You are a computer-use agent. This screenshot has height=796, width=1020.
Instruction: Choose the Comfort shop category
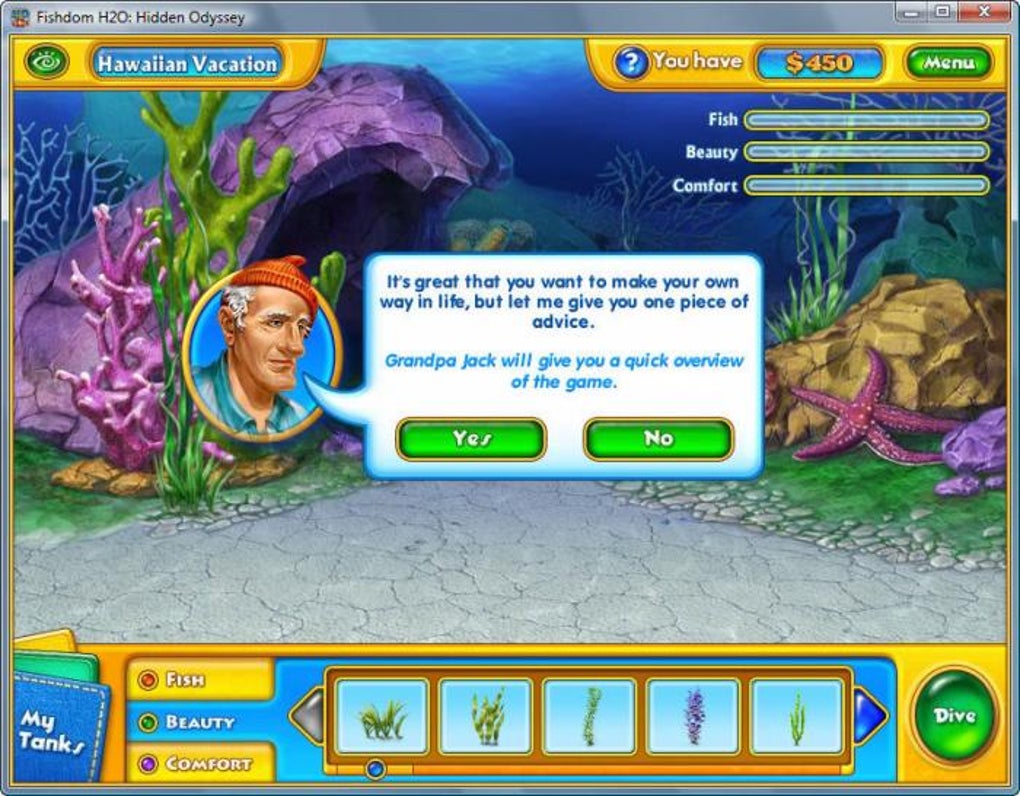tap(208, 764)
